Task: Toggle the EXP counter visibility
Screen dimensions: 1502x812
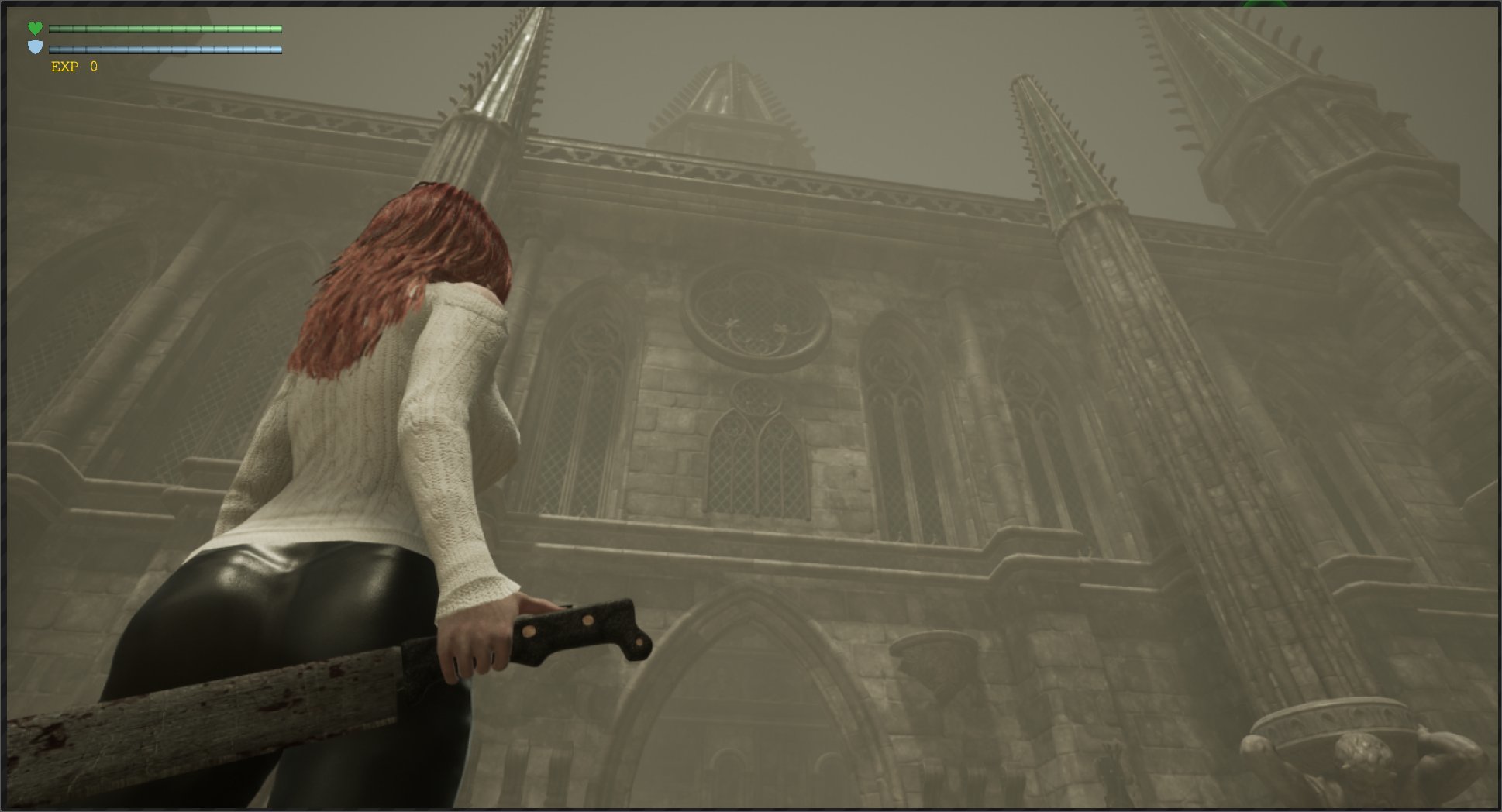Action: point(74,67)
